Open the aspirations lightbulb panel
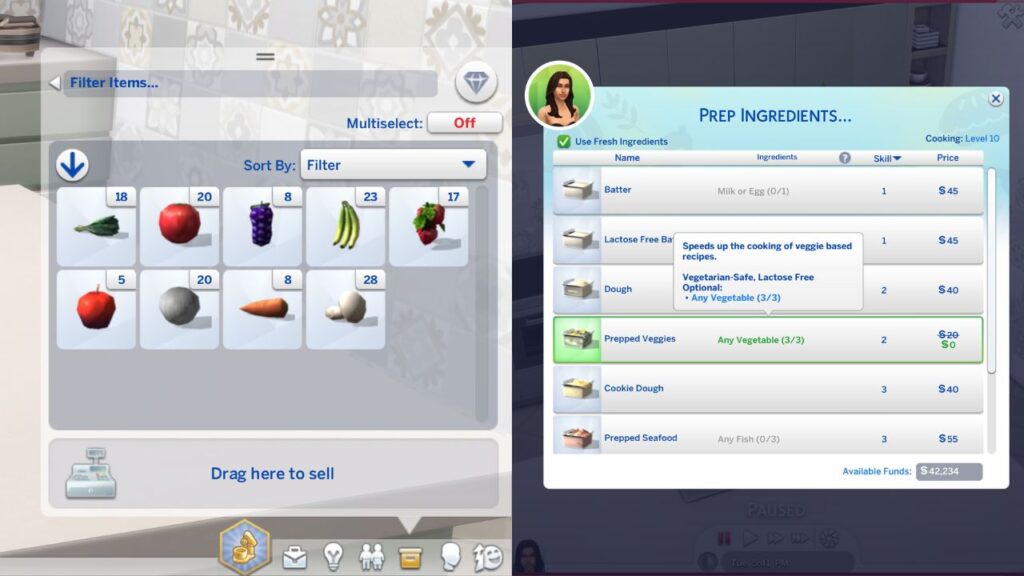The height and width of the screenshot is (576, 1024). point(333,556)
